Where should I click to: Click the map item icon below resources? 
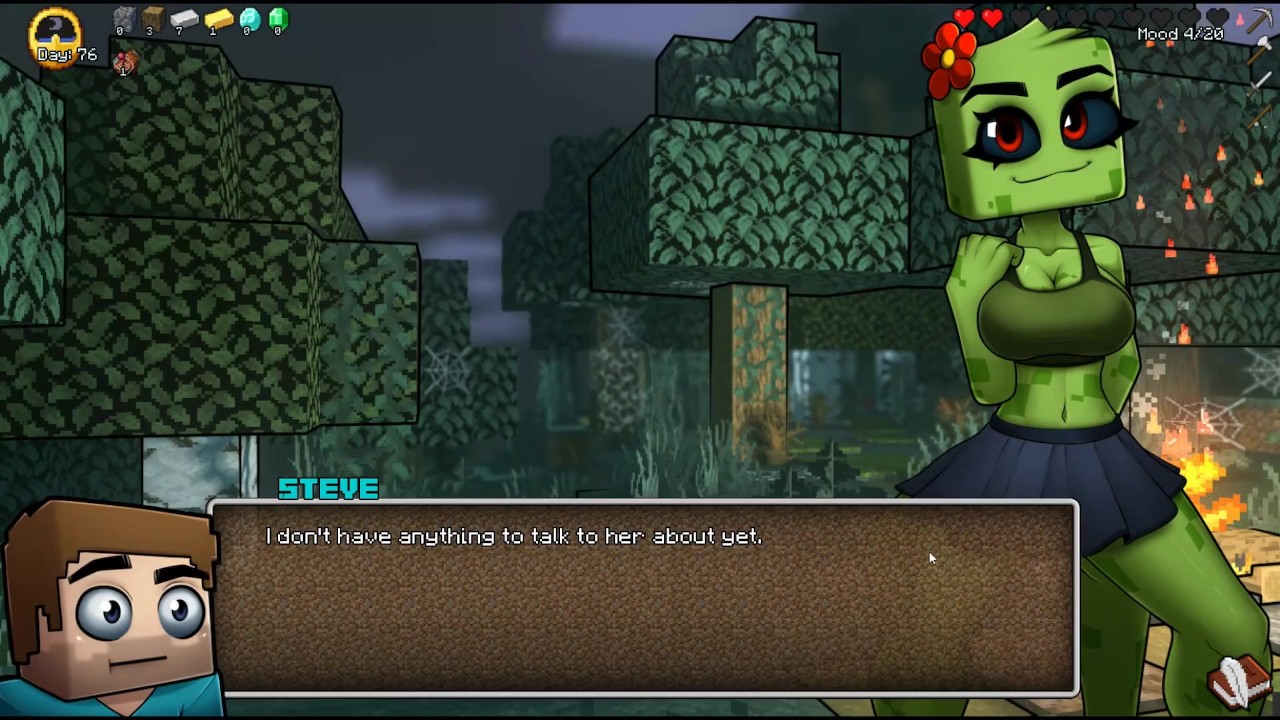tap(125, 64)
